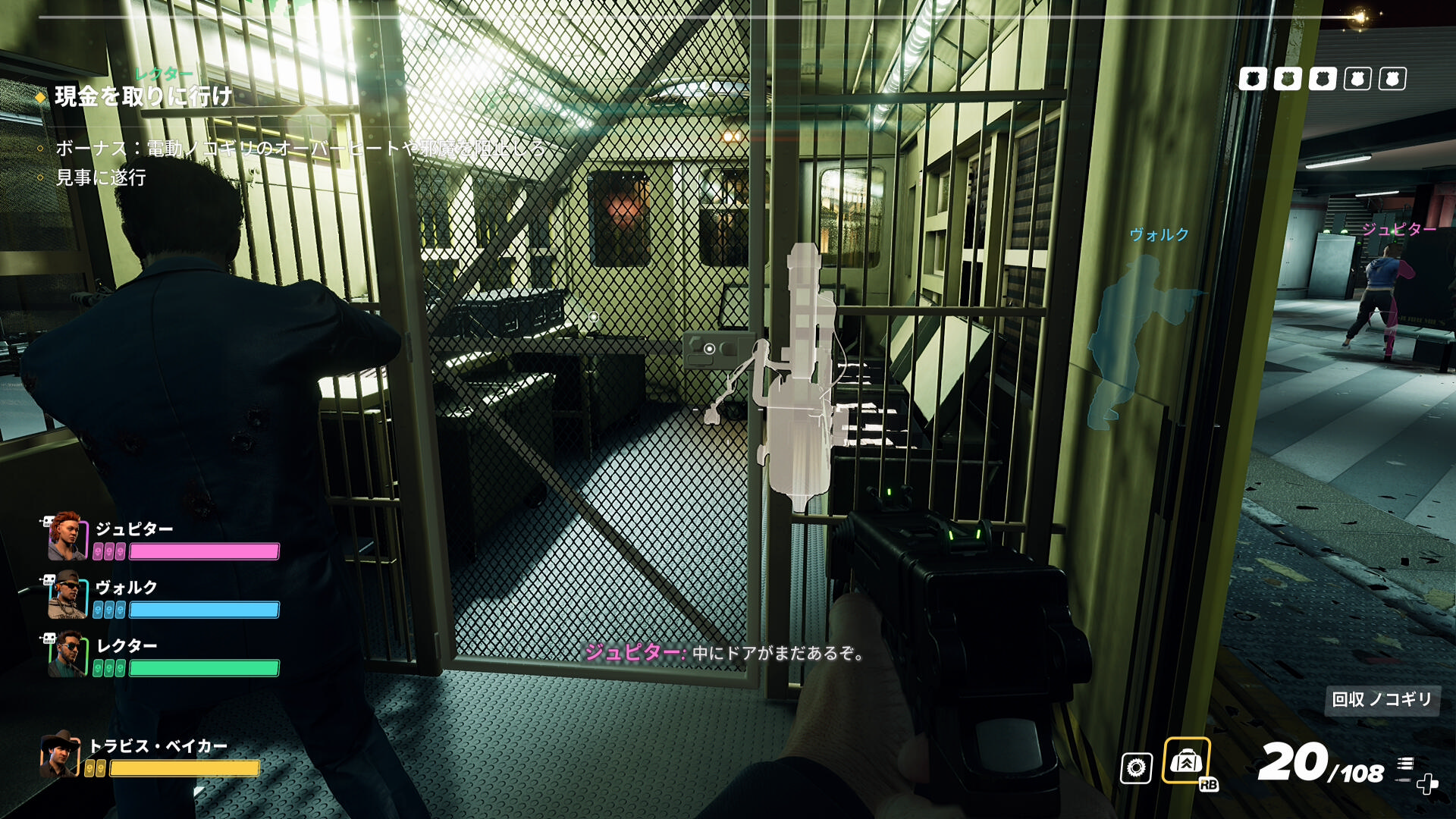Screen dimensions: 1456x819
Task: Choose the highlighted loot bag icon
Action: 1186,761
